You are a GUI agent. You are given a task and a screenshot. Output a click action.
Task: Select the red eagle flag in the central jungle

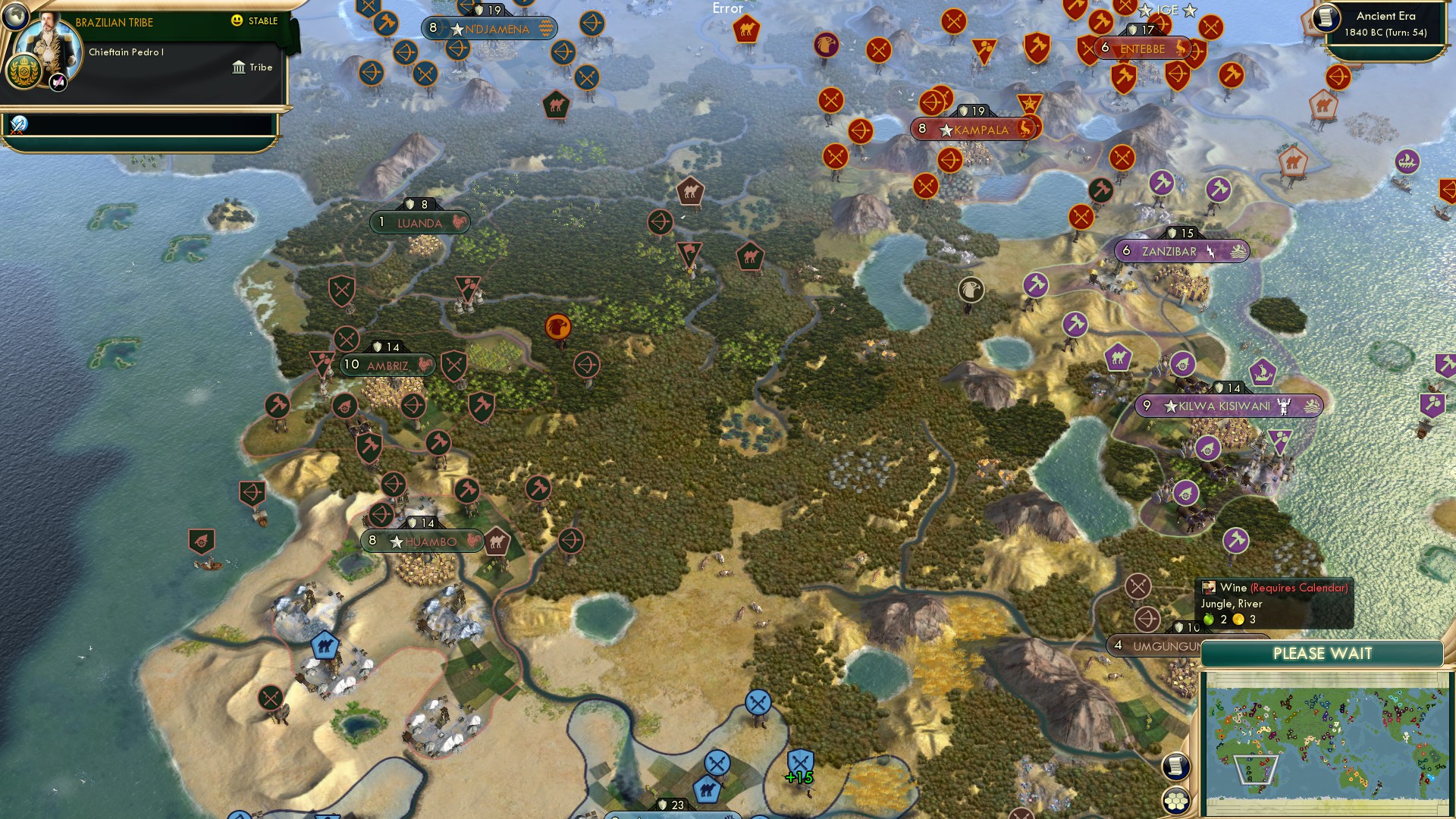(559, 328)
